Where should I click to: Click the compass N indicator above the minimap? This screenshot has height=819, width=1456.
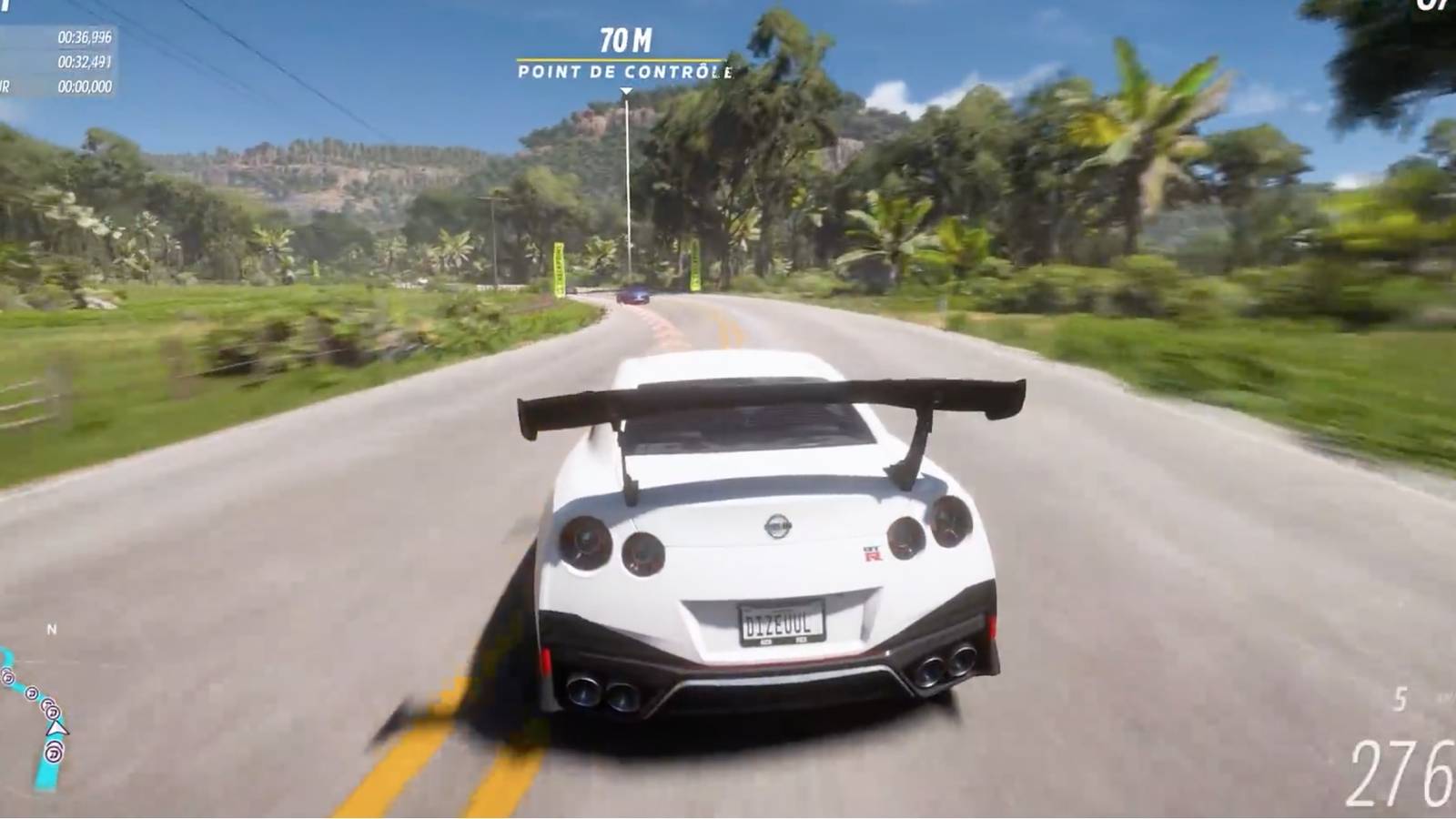tap(52, 628)
